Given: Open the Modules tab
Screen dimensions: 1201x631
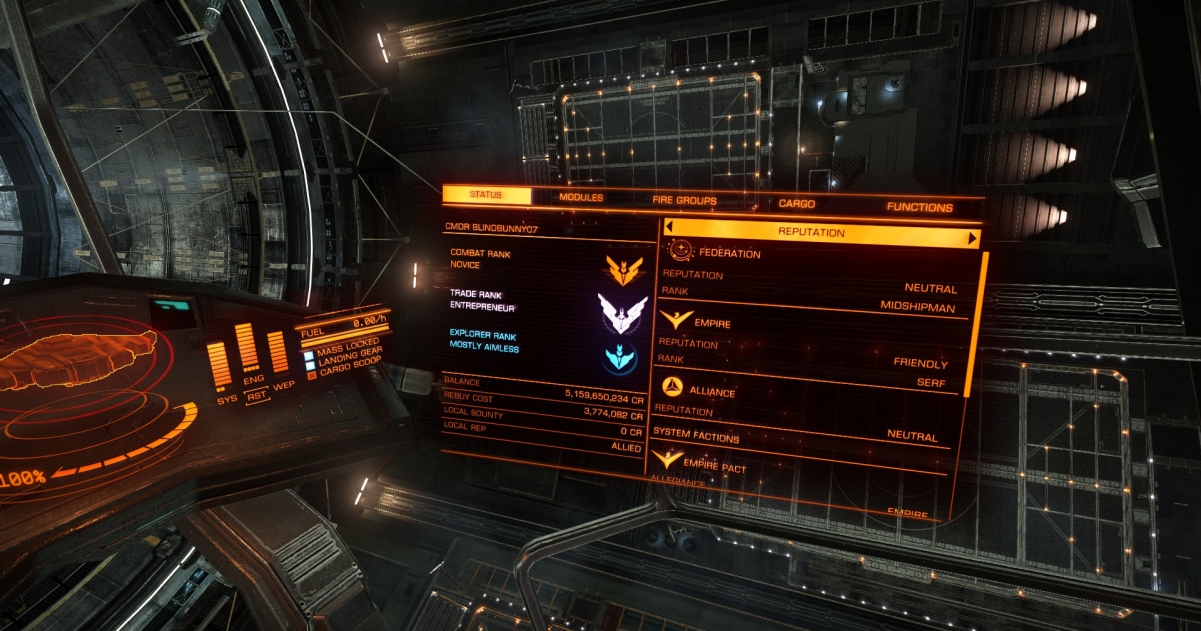Looking at the screenshot, I should 581,198.
